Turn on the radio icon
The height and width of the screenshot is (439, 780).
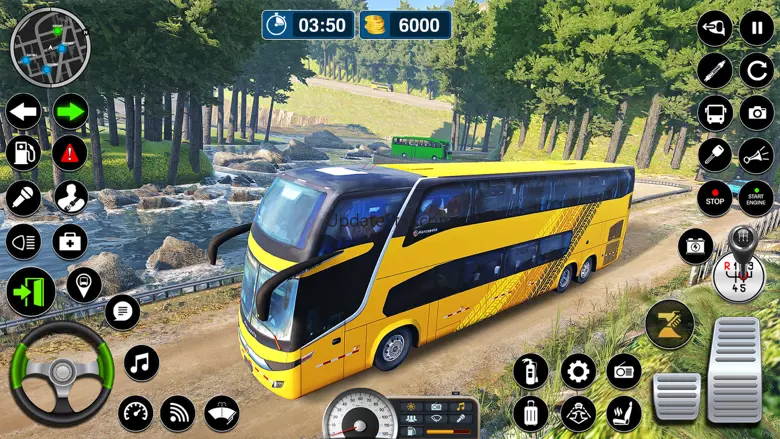[623, 371]
